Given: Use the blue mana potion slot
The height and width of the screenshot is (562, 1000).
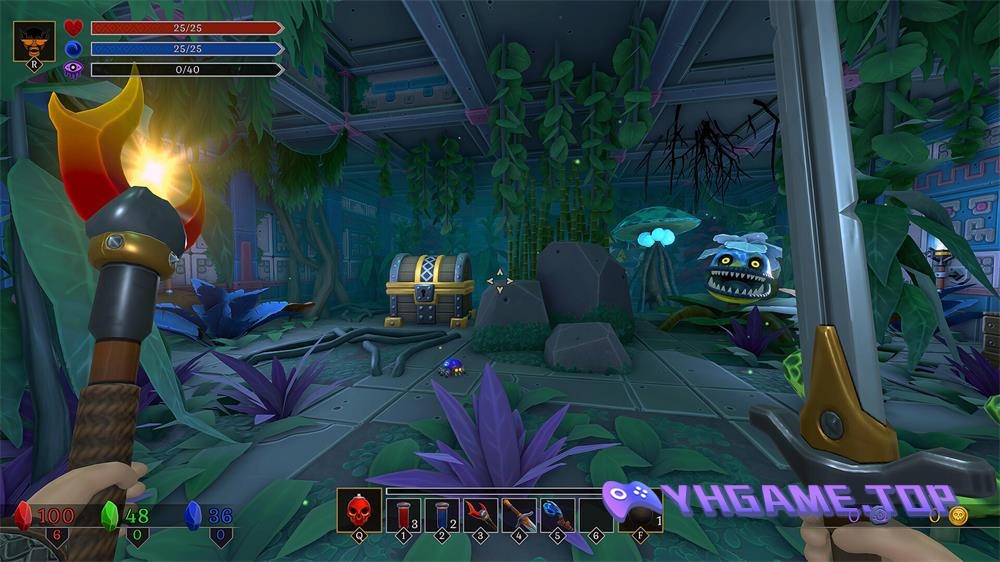Looking at the screenshot, I should pos(442,514).
